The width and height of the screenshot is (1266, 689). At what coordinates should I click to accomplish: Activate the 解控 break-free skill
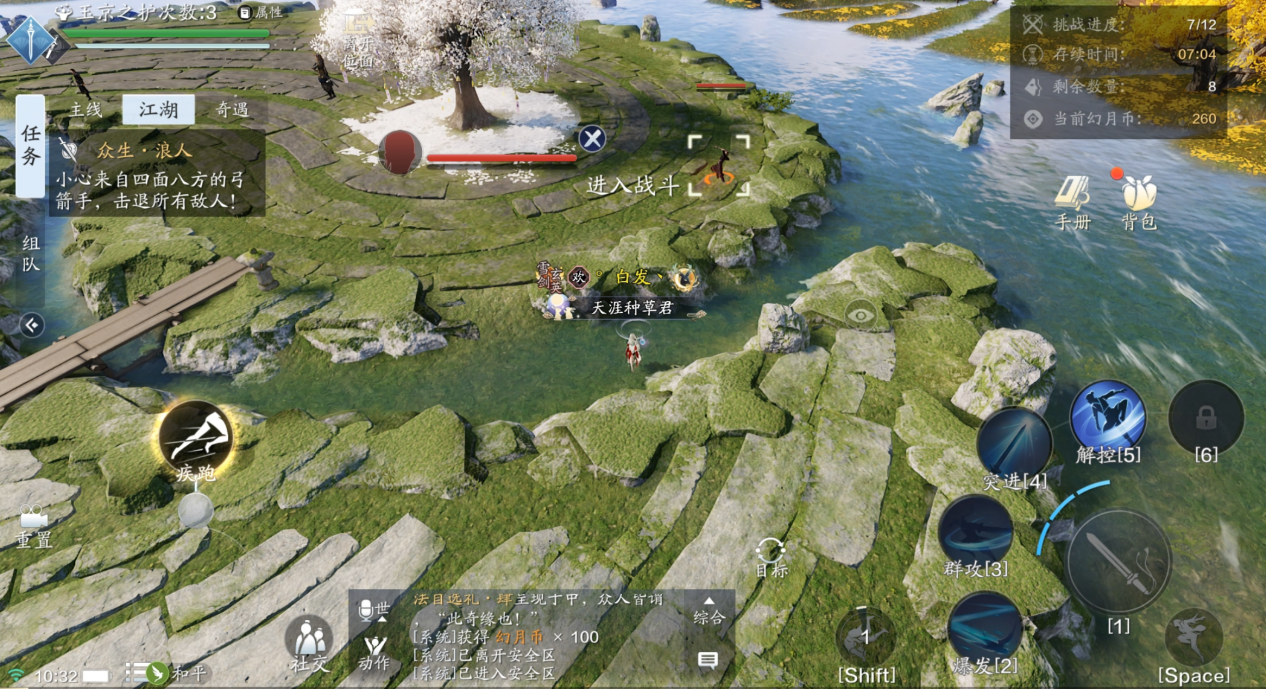(x=1108, y=418)
